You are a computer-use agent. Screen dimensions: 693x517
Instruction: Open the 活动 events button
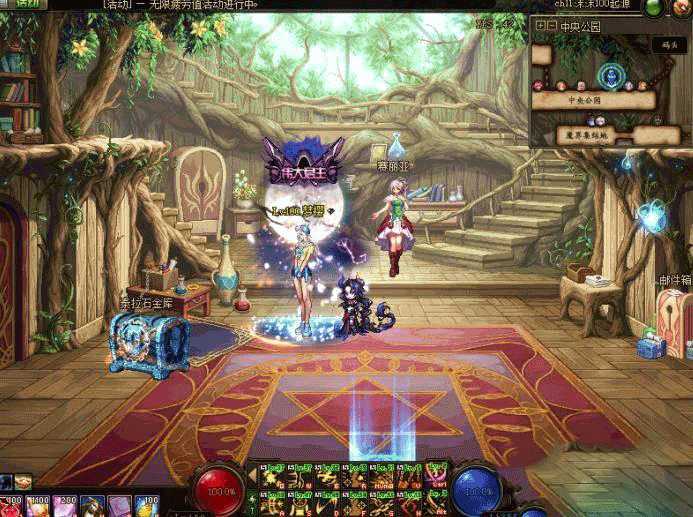25,4
